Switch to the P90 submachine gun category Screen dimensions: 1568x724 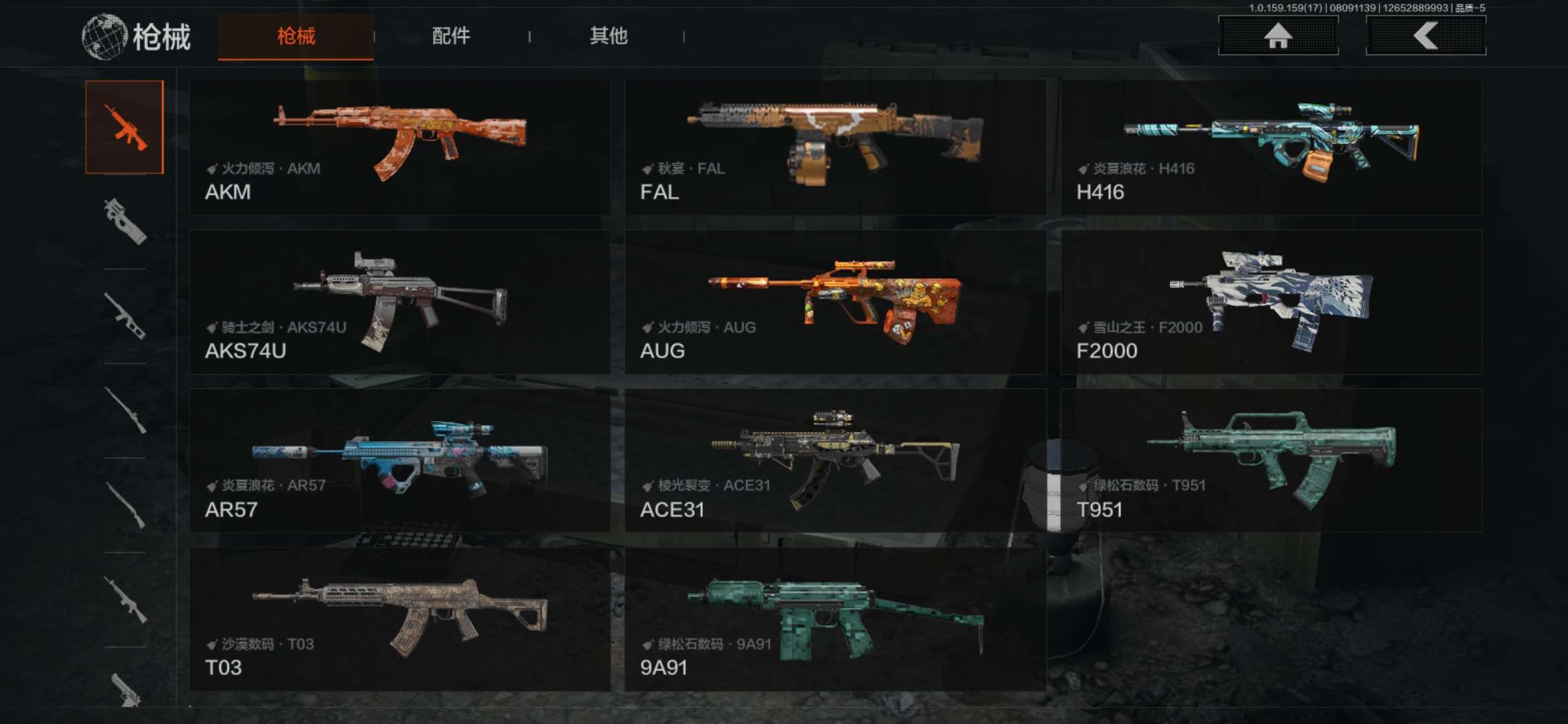(125, 221)
